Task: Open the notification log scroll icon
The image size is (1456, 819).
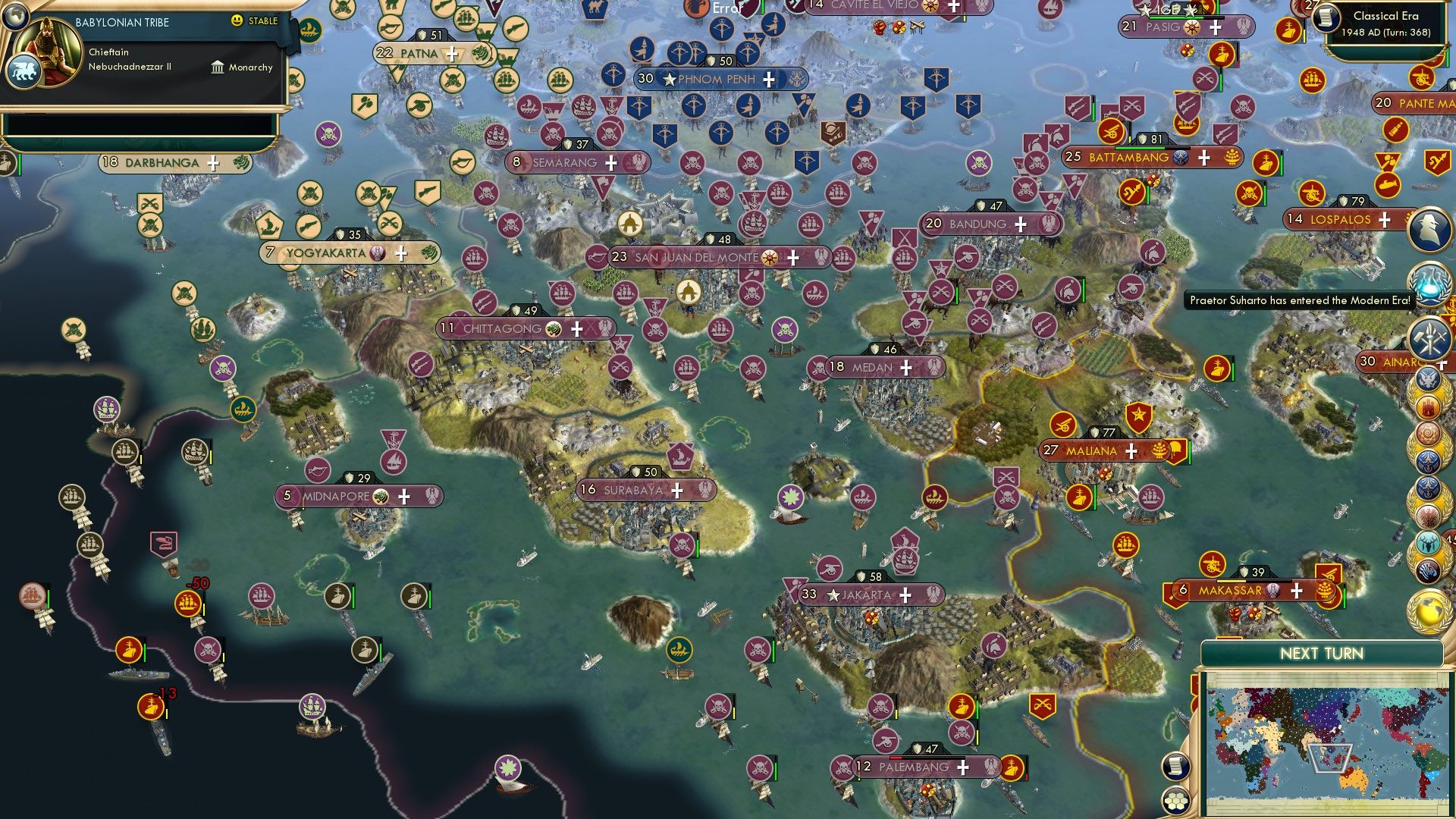Action: (x=1175, y=766)
